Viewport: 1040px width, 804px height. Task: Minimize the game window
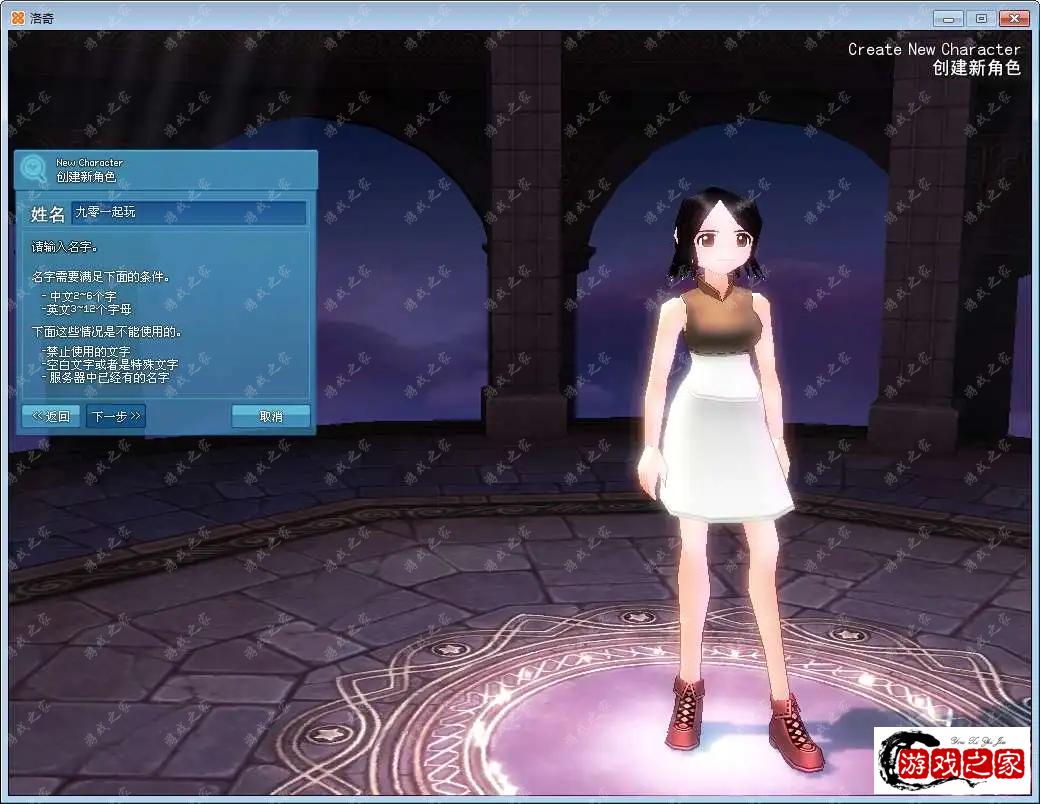(948, 18)
